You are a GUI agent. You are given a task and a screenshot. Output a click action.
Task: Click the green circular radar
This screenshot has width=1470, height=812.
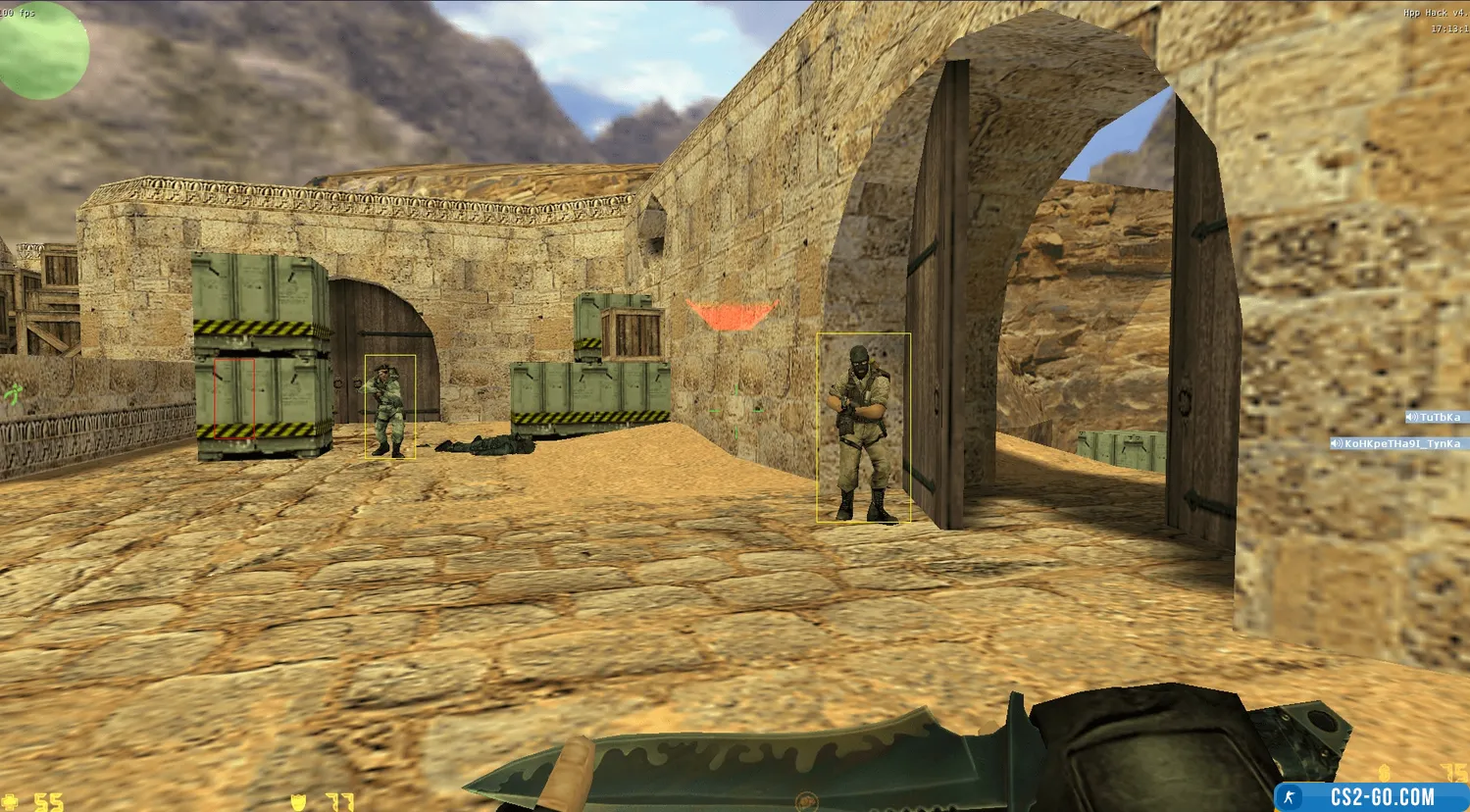click(x=43, y=50)
